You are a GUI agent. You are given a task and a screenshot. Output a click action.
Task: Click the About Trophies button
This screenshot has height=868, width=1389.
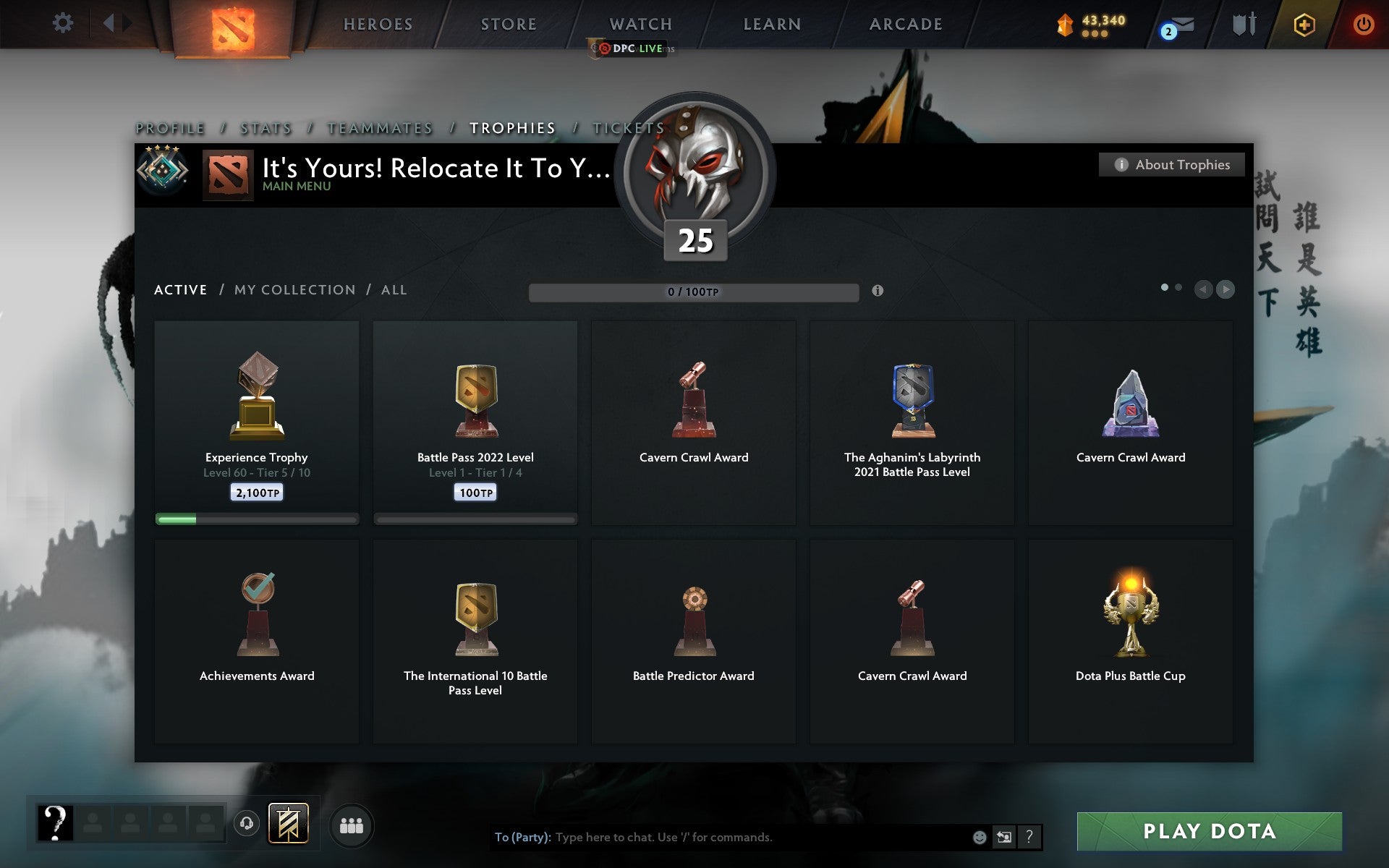pos(1171,165)
